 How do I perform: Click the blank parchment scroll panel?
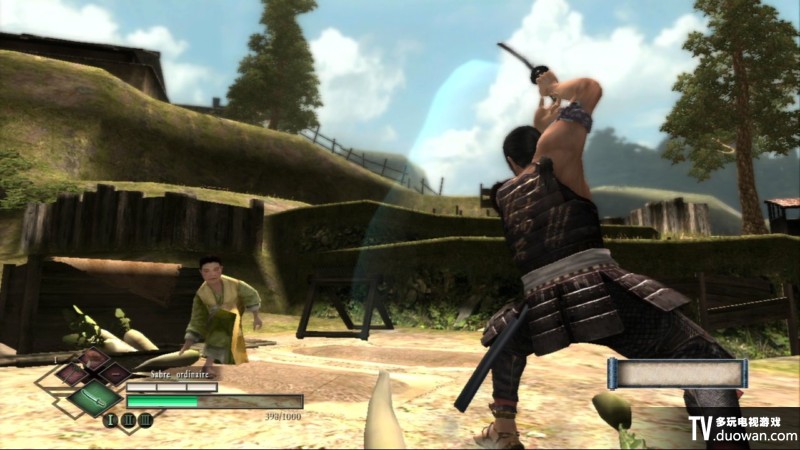(677, 374)
